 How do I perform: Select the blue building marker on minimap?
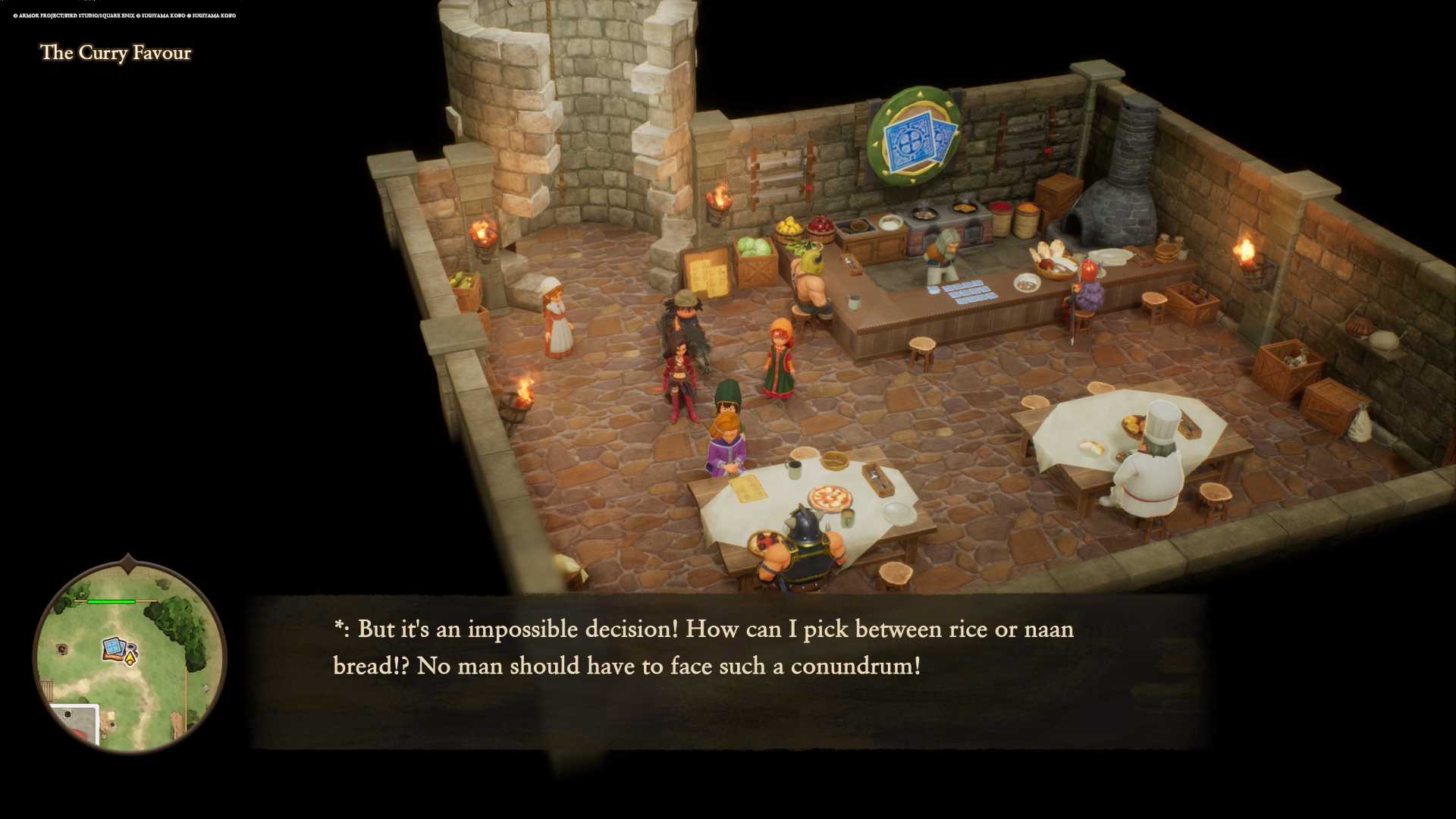(114, 648)
